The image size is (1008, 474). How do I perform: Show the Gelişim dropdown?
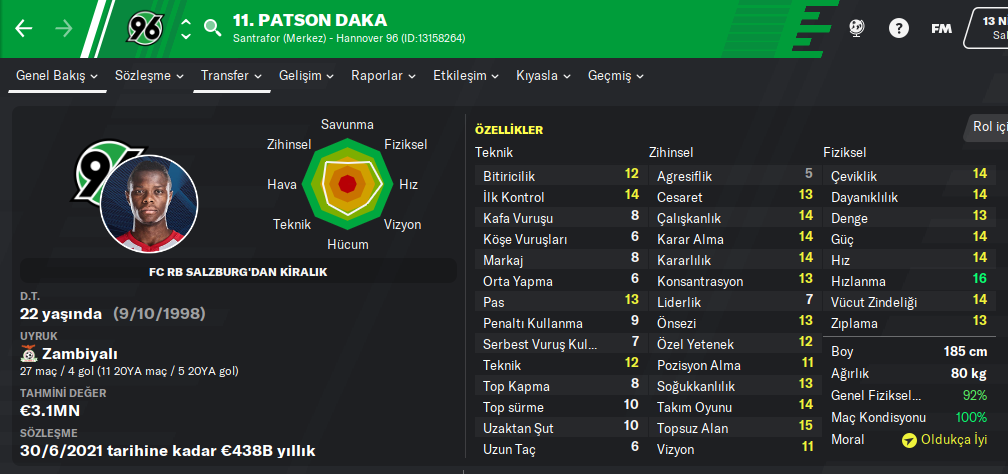pos(307,76)
